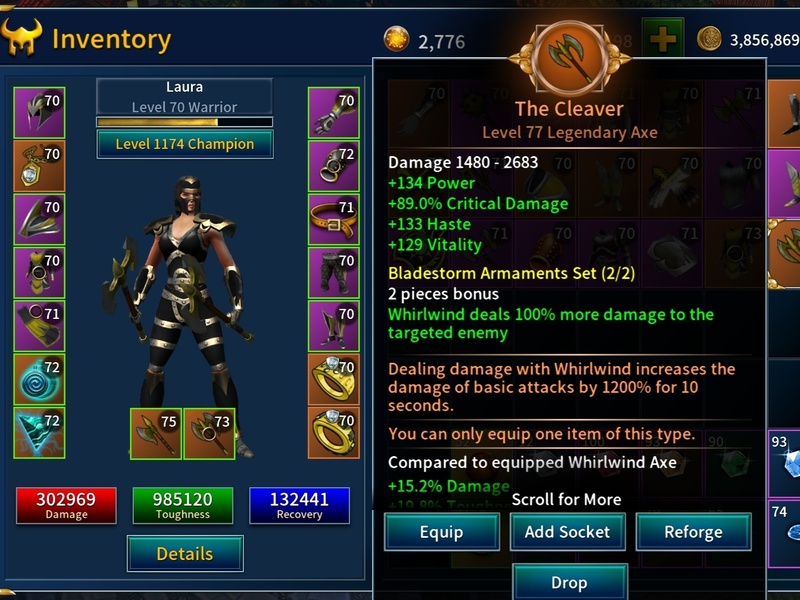Select the equipped leg armor slot

[x=334, y=272]
